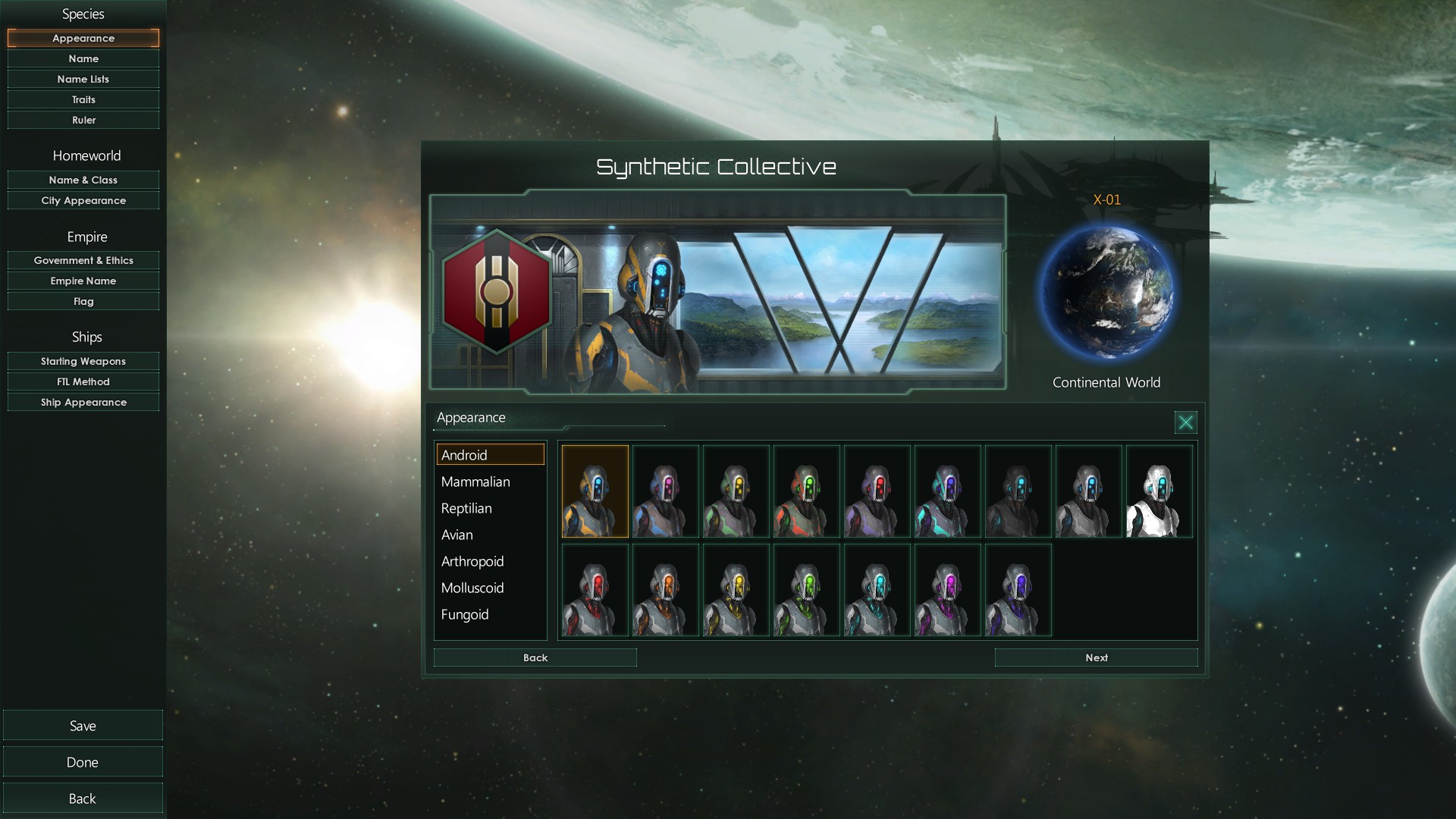Open Government & Ethics settings
This screenshot has height=819, width=1456.
click(x=83, y=260)
